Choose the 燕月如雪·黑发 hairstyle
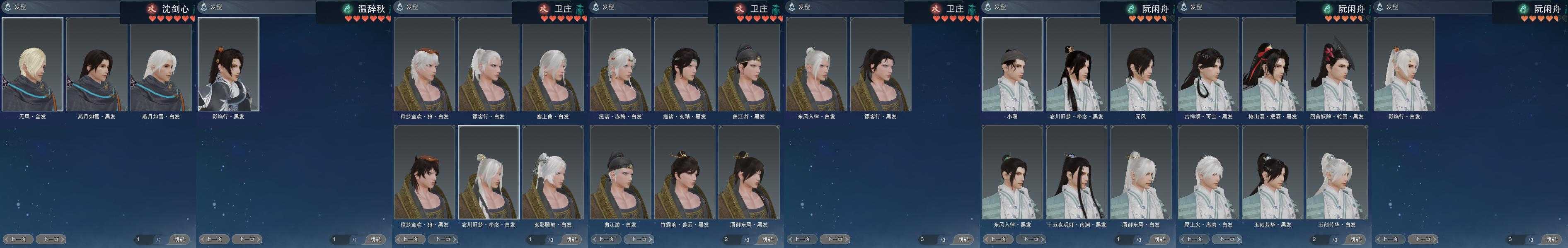This screenshot has width=1568, height=248. tap(97, 65)
